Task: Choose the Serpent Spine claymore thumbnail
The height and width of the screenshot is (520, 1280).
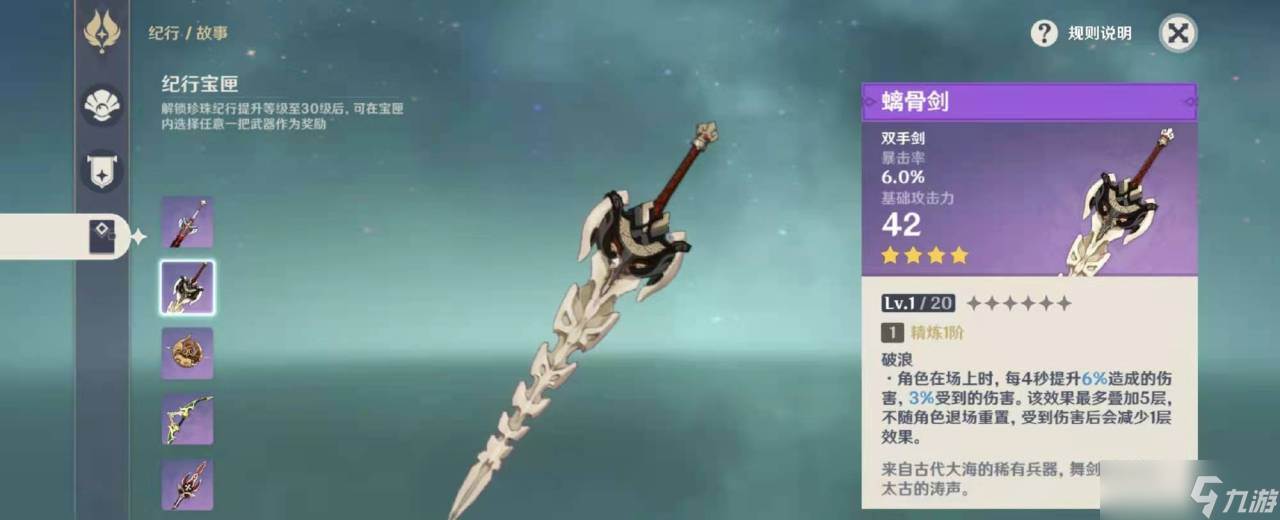Action: coord(187,288)
